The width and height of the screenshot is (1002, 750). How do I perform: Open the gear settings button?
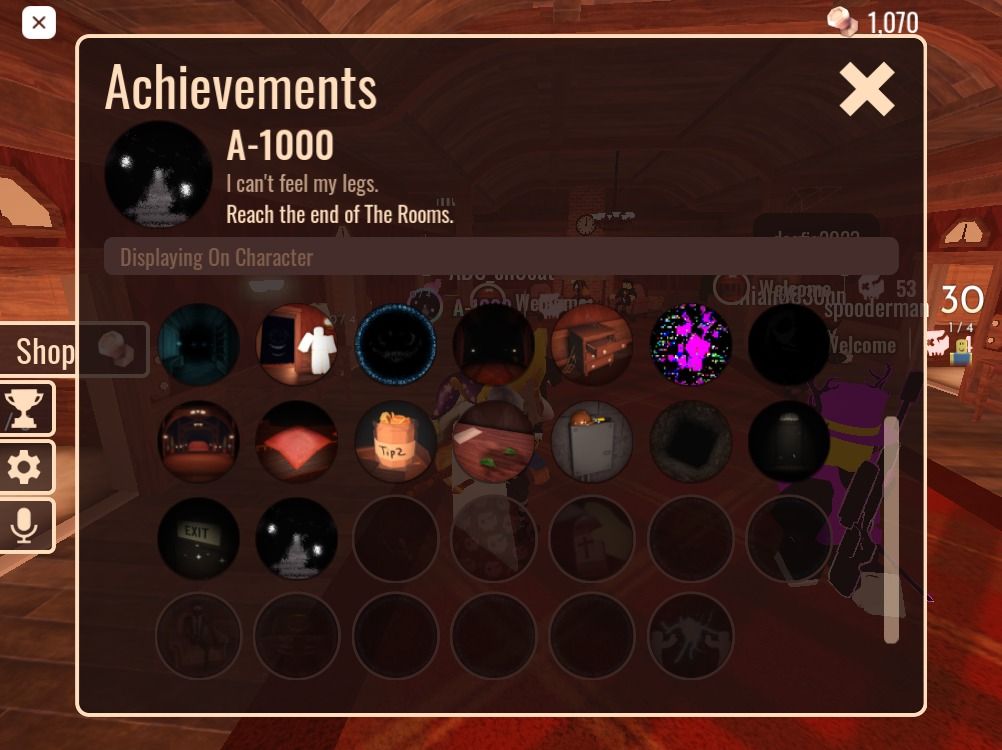click(25, 467)
